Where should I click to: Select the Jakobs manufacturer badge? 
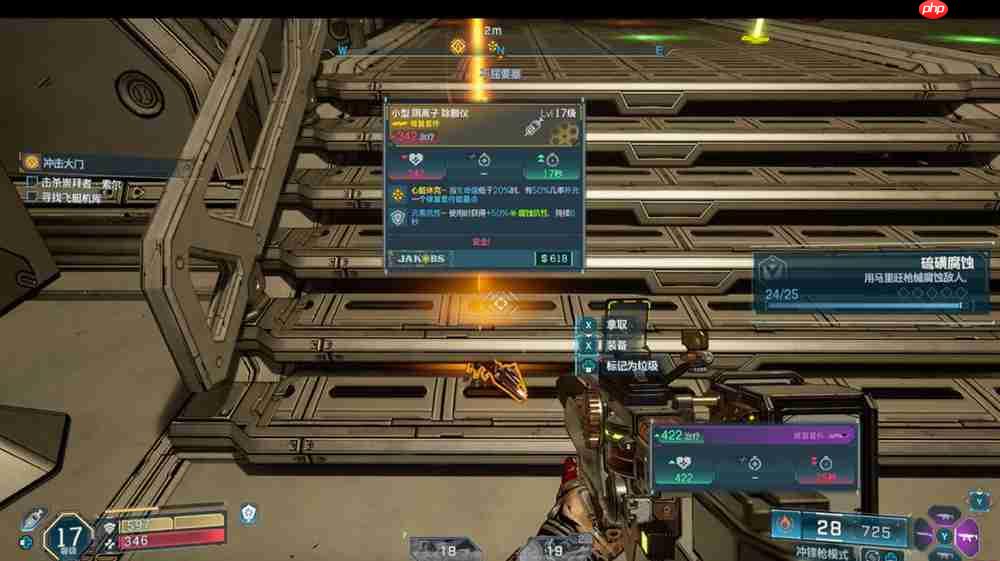(x=422, y=259)
